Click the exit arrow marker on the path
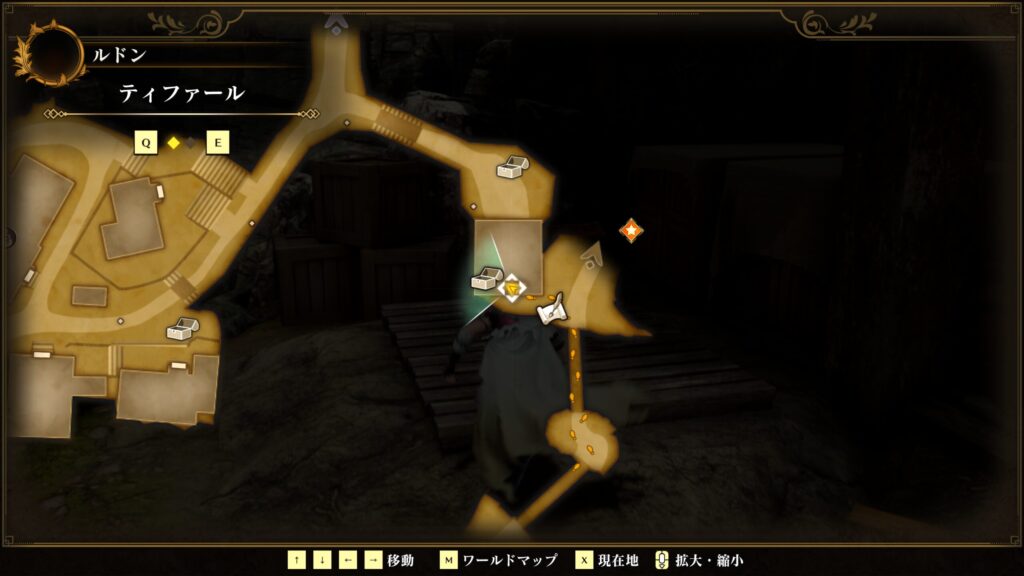Image resolution: width=1024 pixels, height=576 pixels. pos(593,255)
